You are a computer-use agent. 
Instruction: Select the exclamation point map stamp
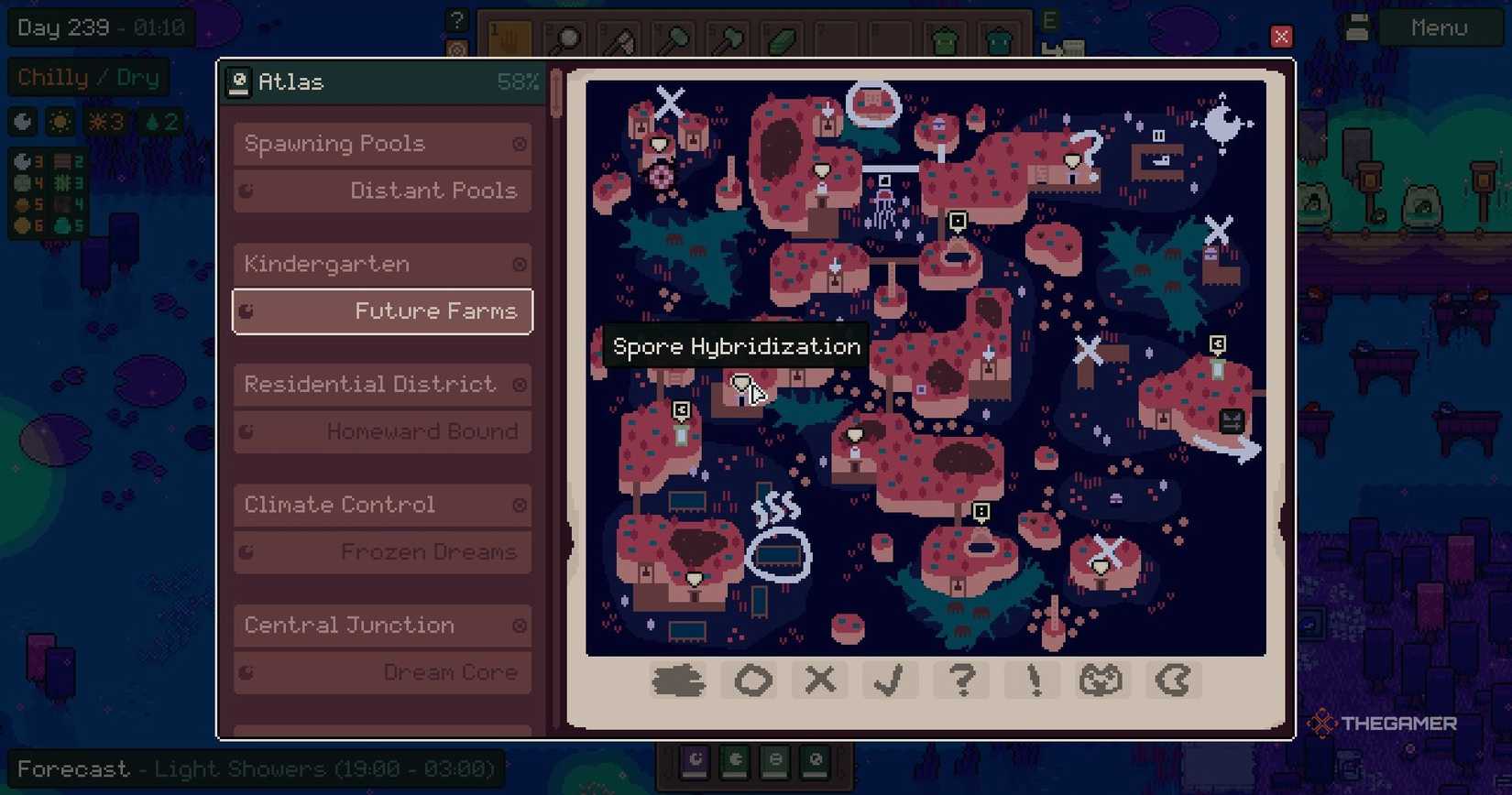coord(1031,681)
